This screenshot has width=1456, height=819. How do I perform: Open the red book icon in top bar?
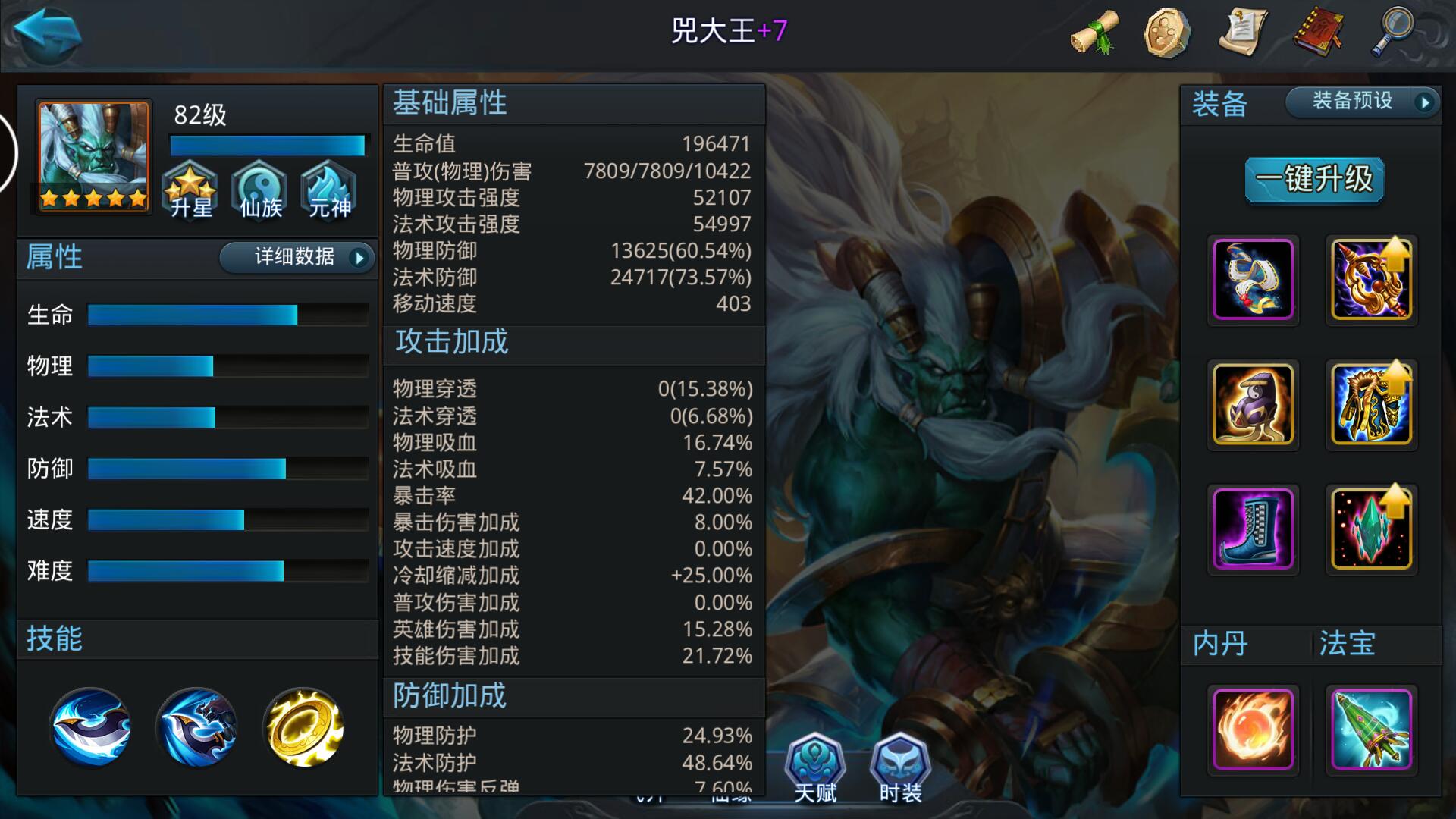click(1321, 32)
